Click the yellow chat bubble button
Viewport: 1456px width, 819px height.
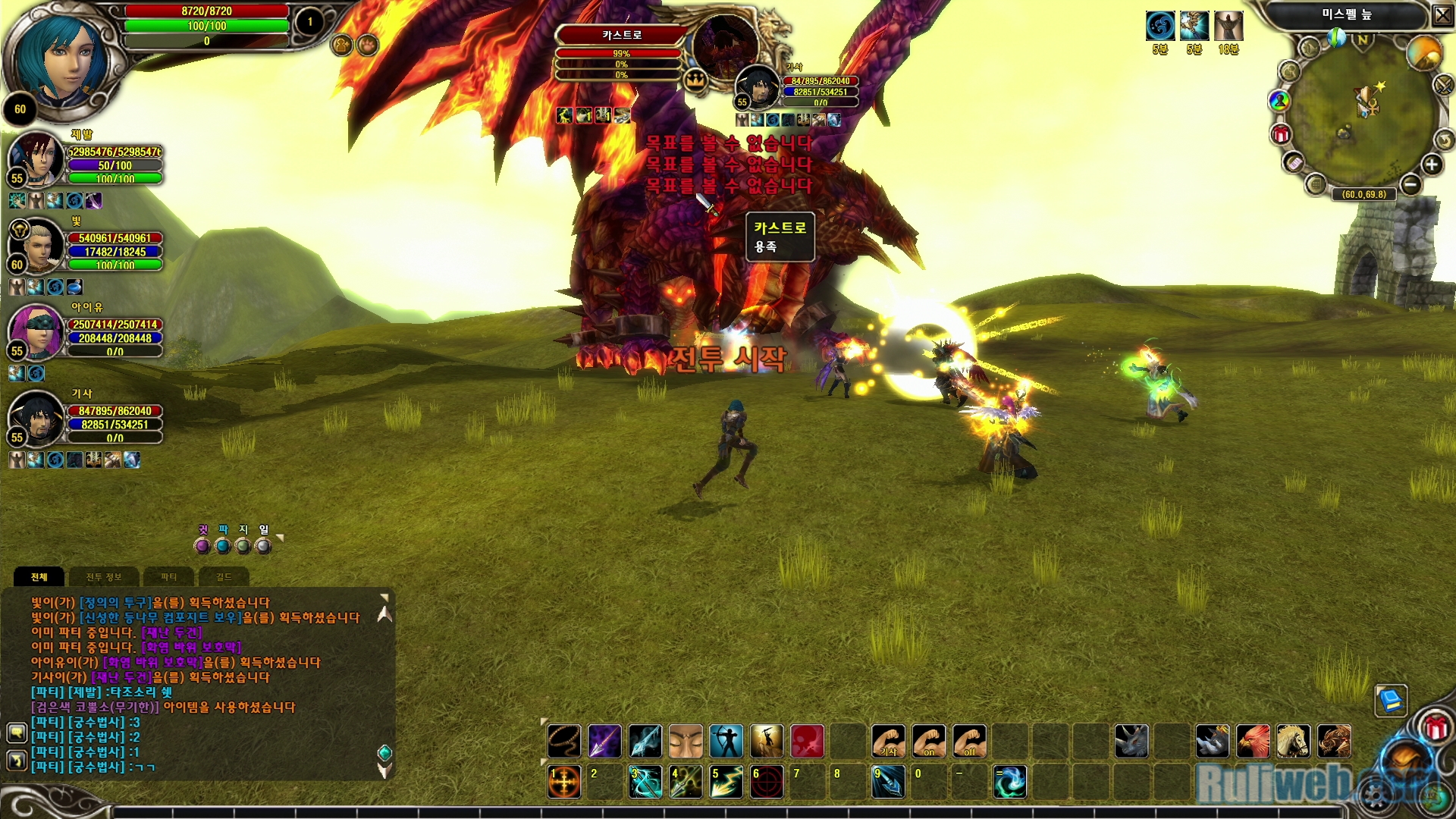pos(17,733)
